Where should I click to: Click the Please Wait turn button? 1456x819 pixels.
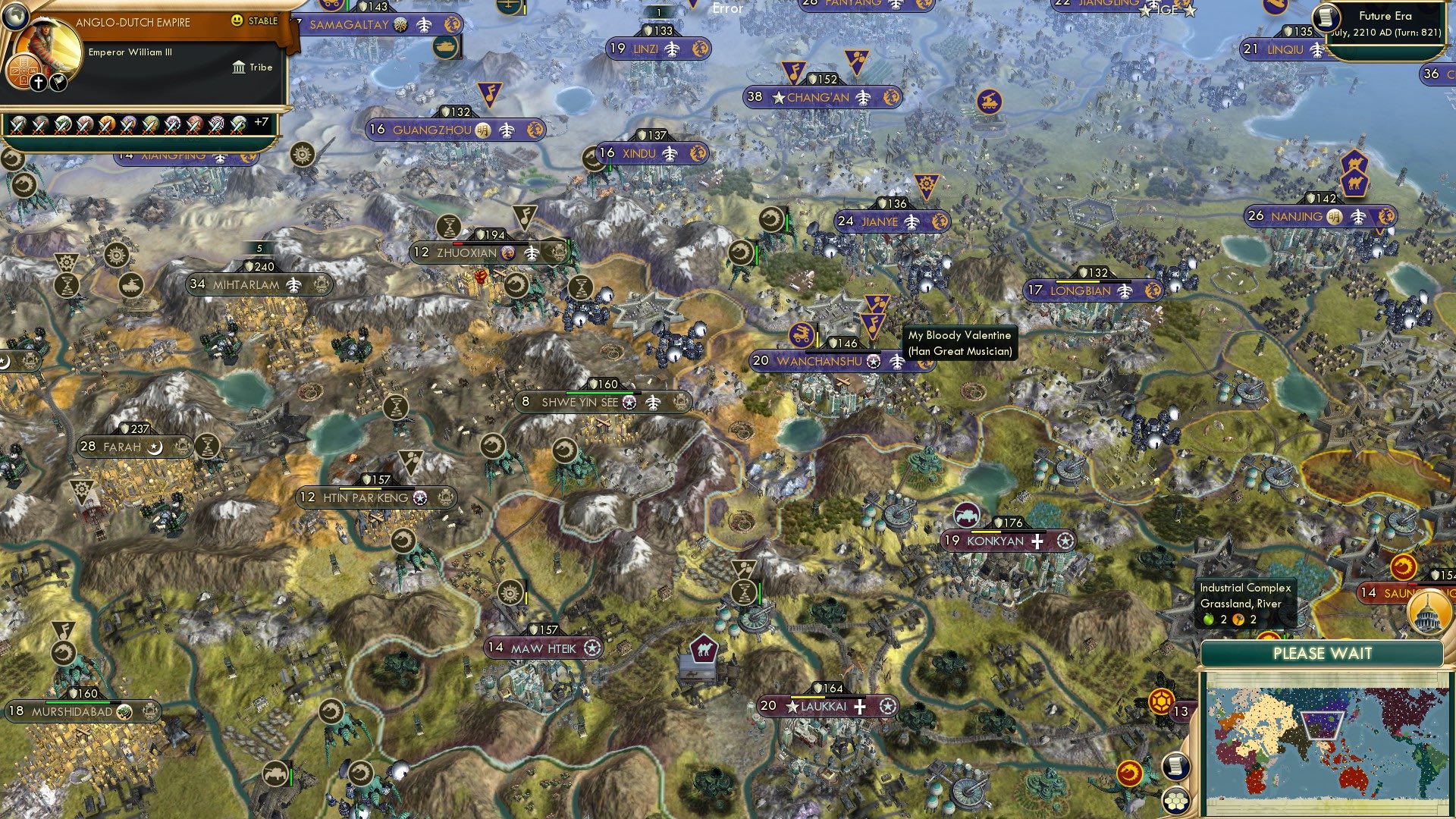pos(1322,654)
